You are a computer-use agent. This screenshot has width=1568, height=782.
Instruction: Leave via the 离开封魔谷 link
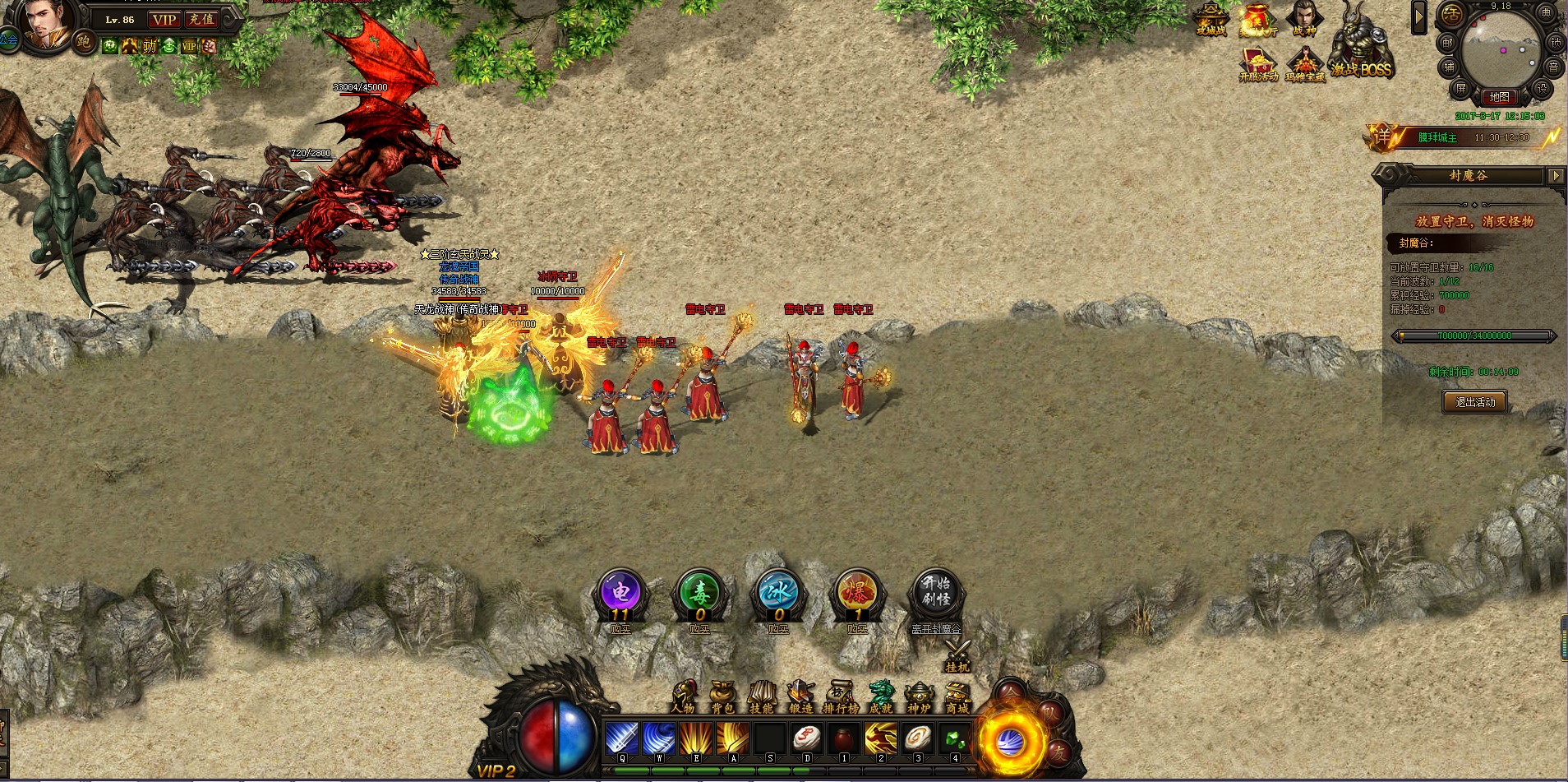[x=935, y=629]
